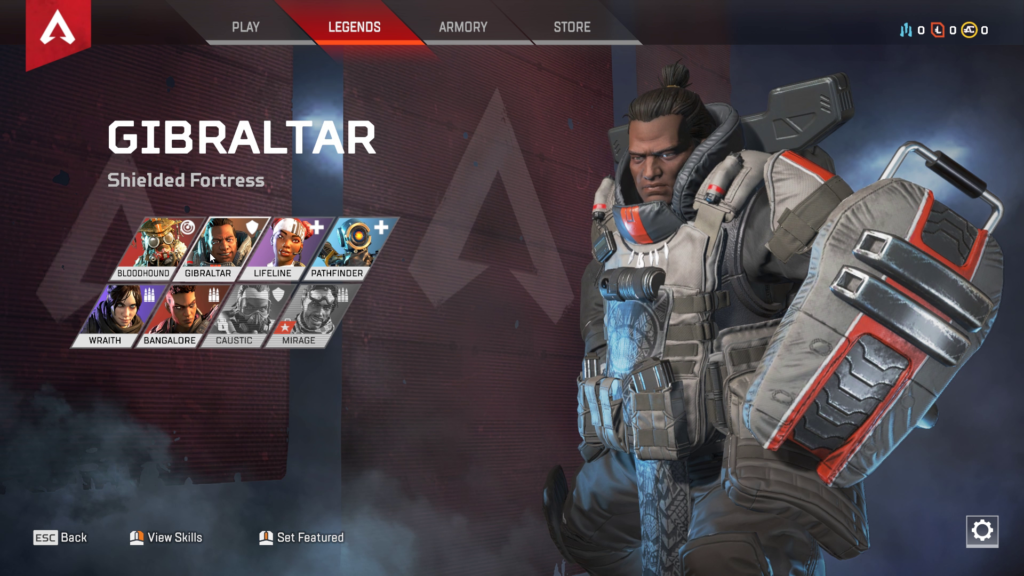Open the Store tab
Viewport: 1024px width, 576px height.
pyautogui.click(x=572, y=27)
